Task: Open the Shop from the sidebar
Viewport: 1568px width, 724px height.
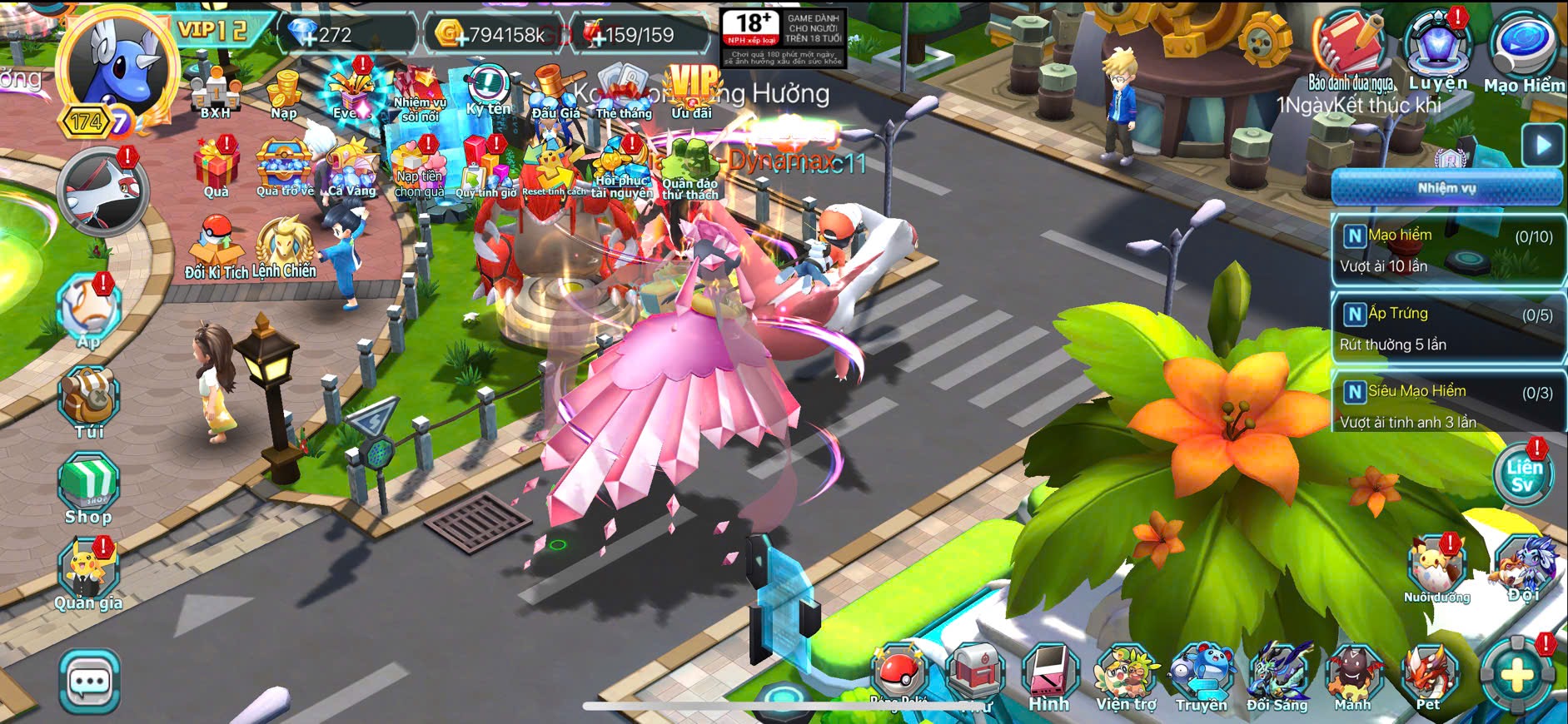Action: pyautogui.click(x=88, y=488)
